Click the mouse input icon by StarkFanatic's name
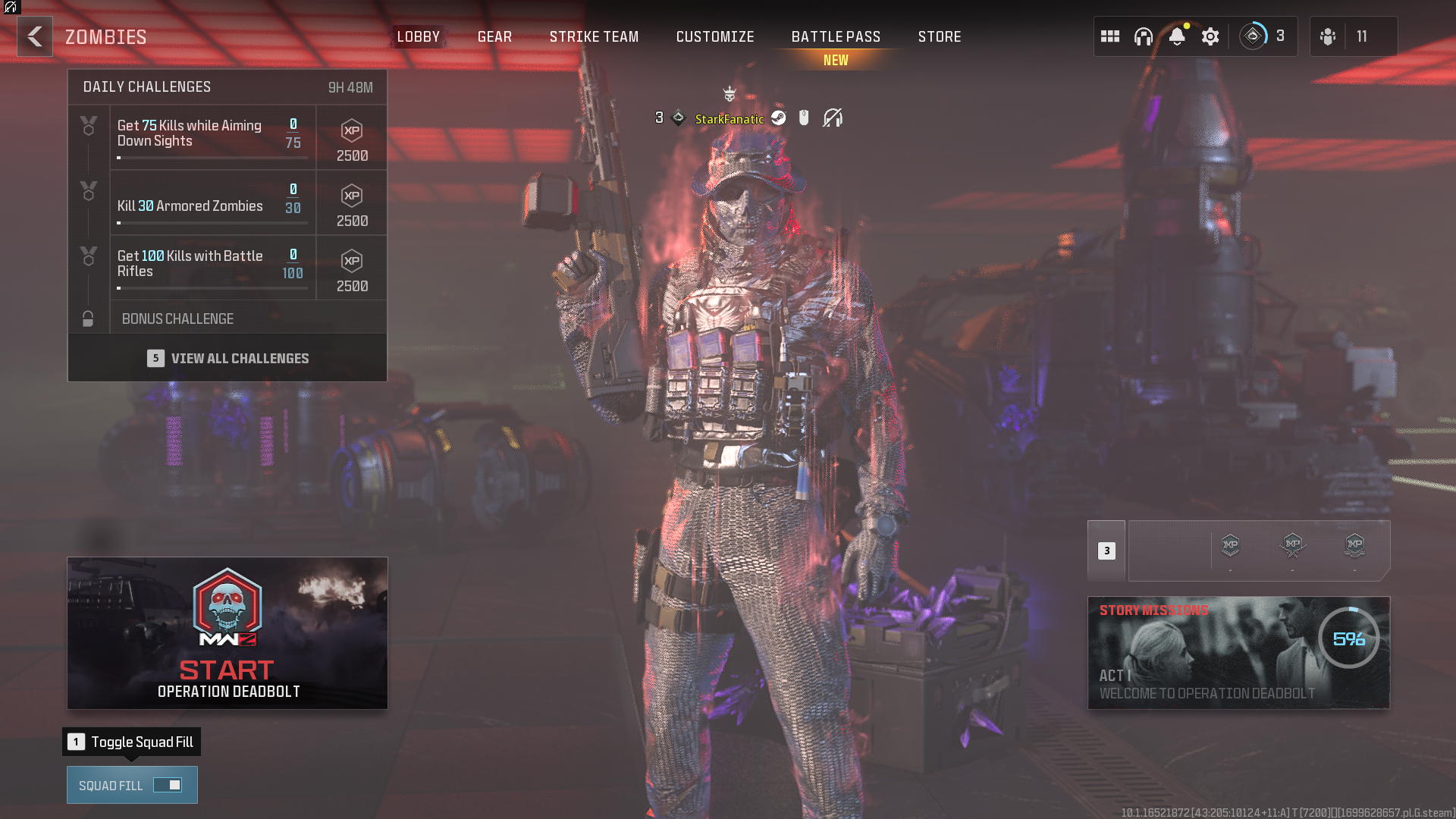This screenshot has width=1456, height=819. [805, 118]
